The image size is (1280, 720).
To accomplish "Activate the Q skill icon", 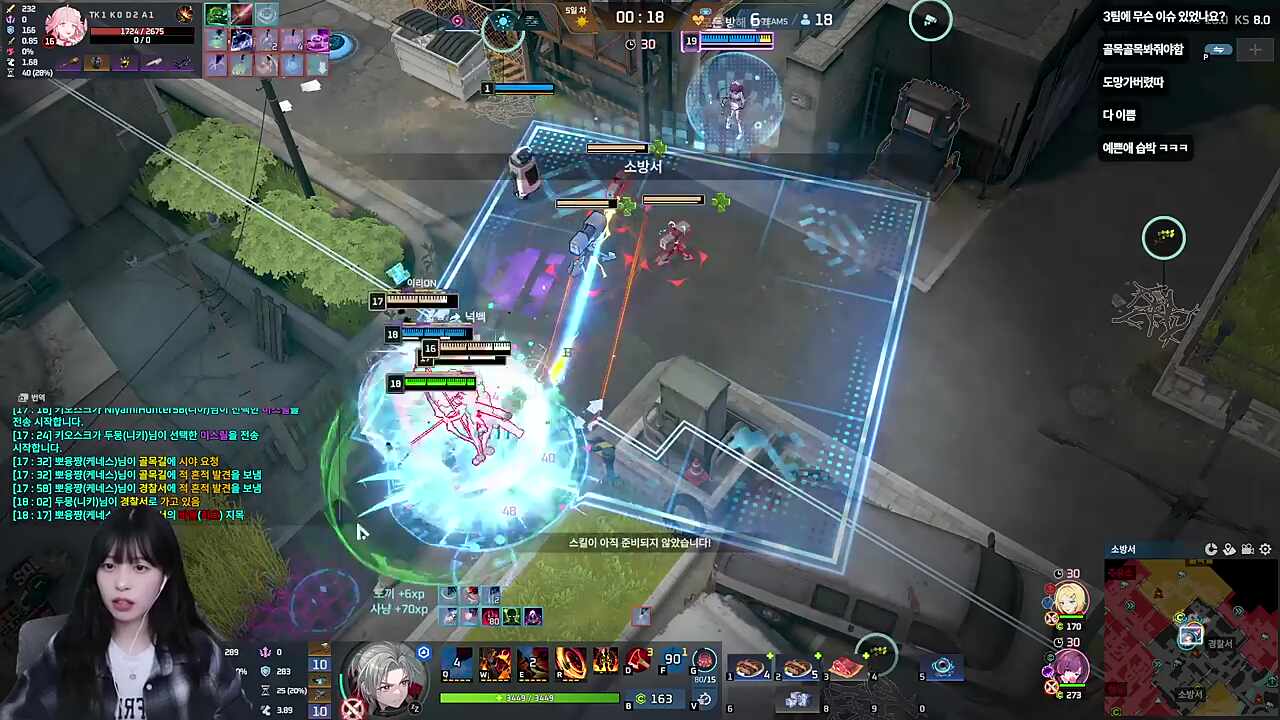I will [458, 662].
